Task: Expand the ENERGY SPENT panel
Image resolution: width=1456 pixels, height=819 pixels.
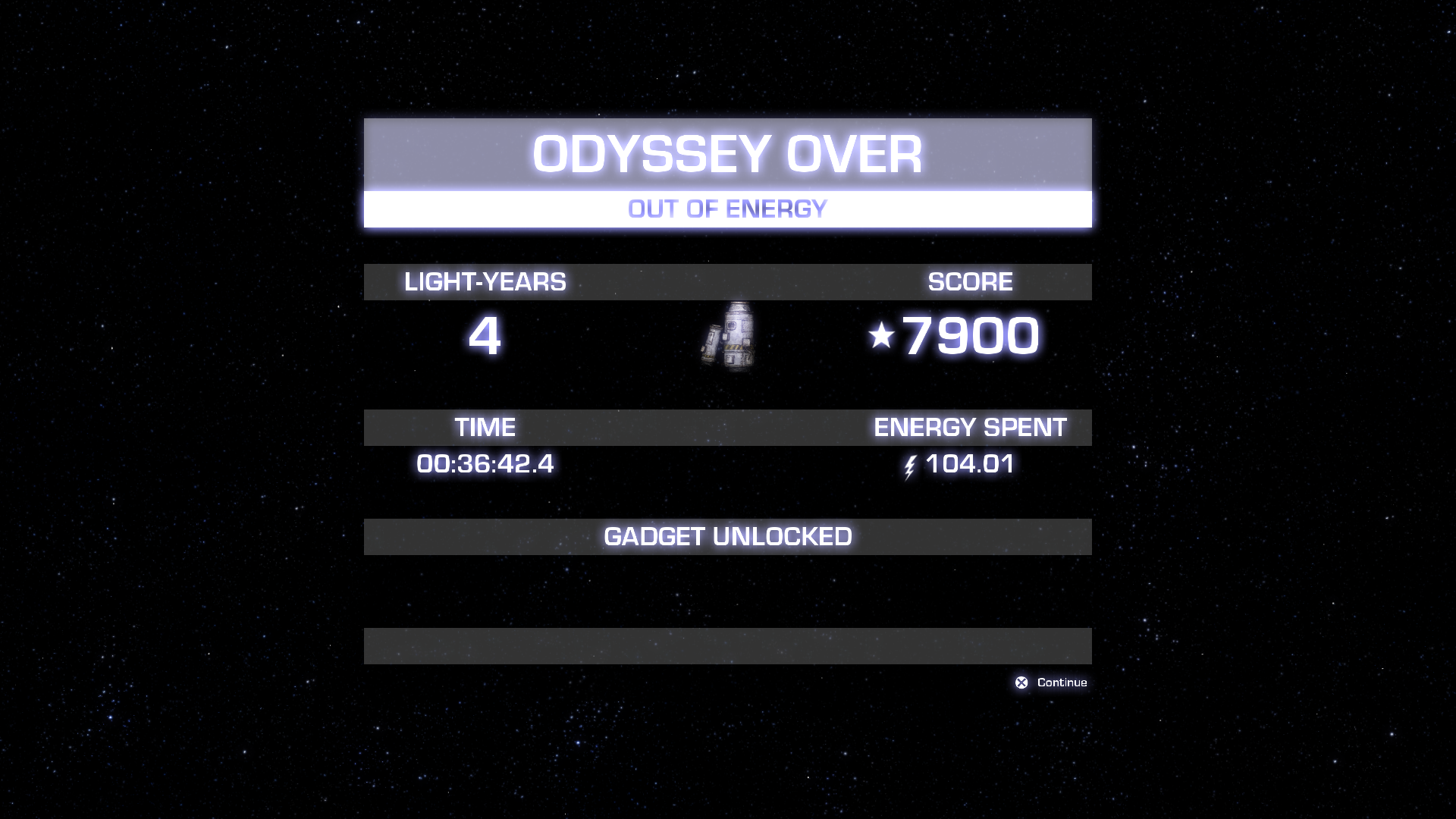Action: (x=971, y=427)
